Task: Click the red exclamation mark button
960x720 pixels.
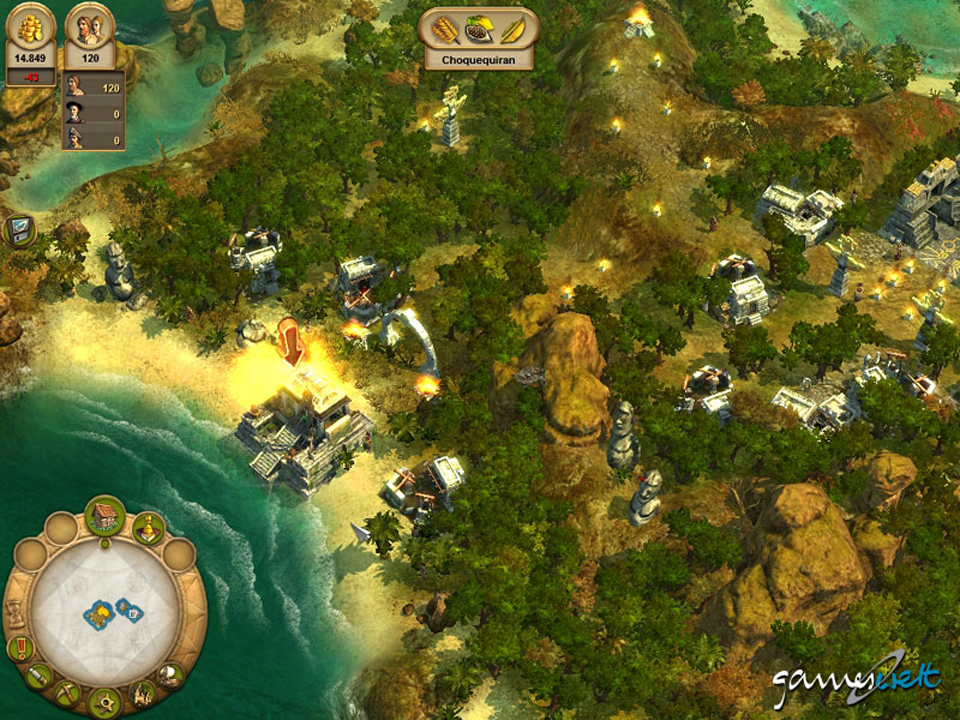Action: pos(19,648)
